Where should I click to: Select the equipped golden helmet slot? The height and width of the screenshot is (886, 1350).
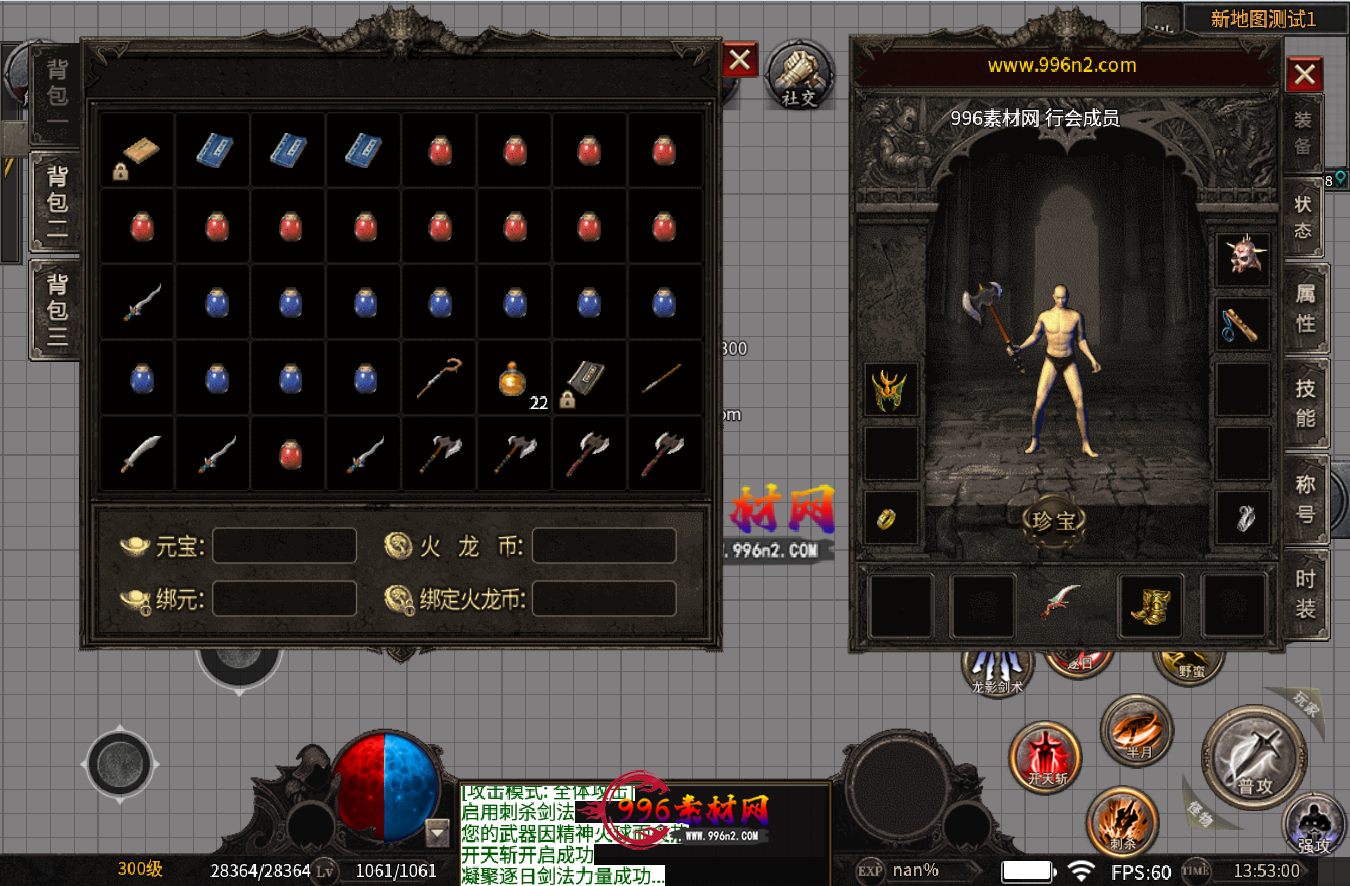(890, 389)
